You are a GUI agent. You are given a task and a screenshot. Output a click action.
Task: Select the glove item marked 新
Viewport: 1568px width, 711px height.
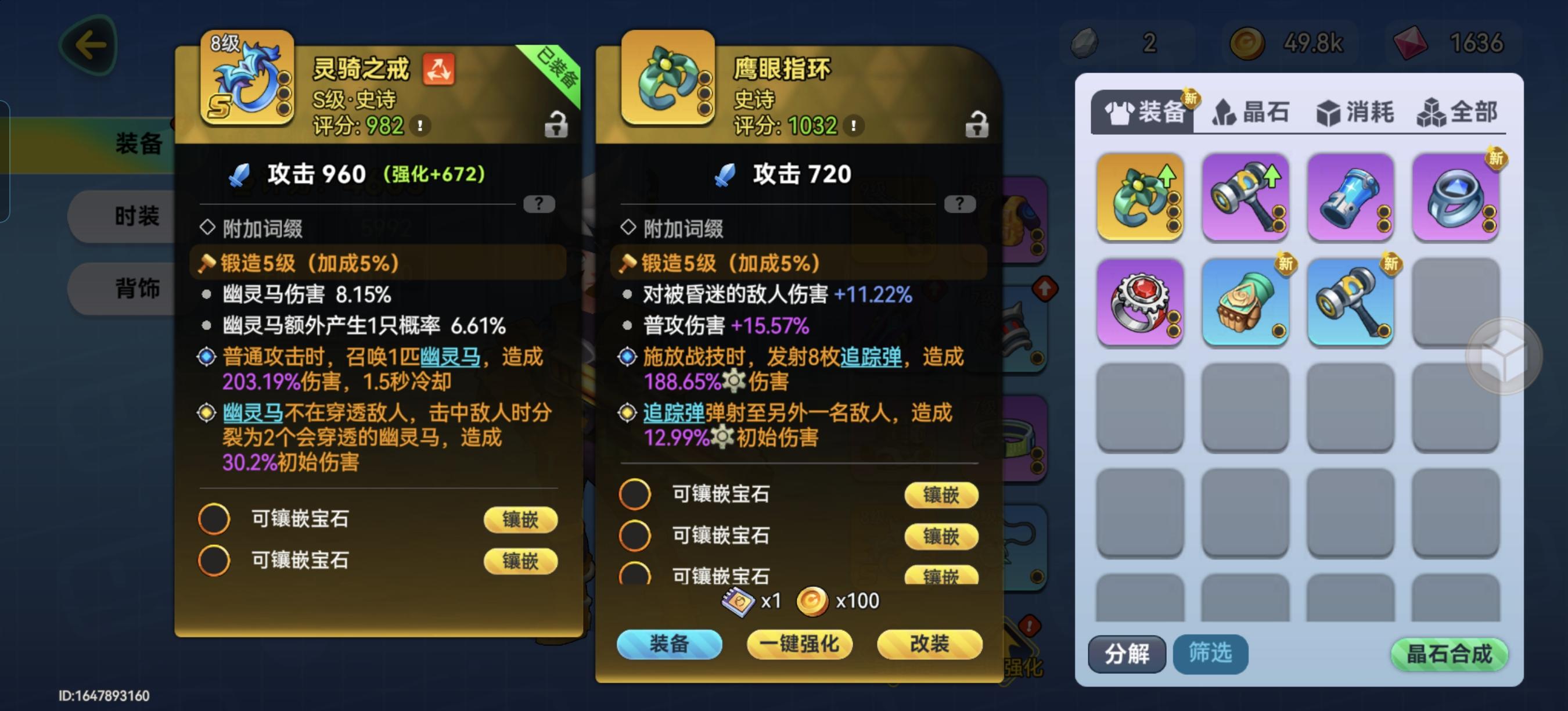pyautogui.click(x=1245, y=302)
